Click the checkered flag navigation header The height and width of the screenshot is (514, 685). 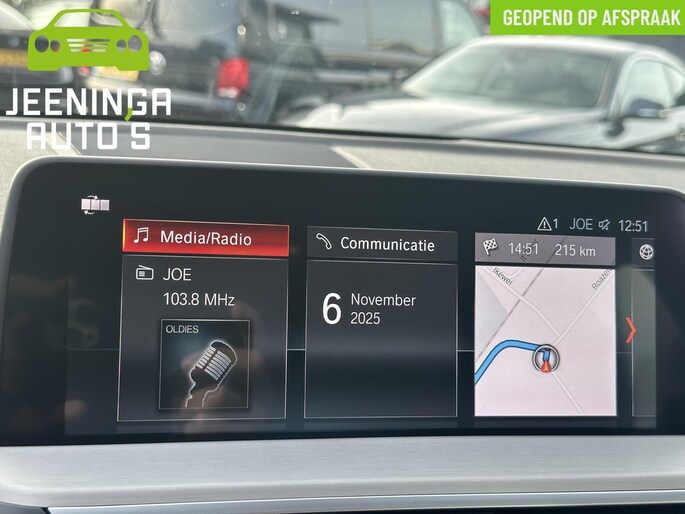544,249
